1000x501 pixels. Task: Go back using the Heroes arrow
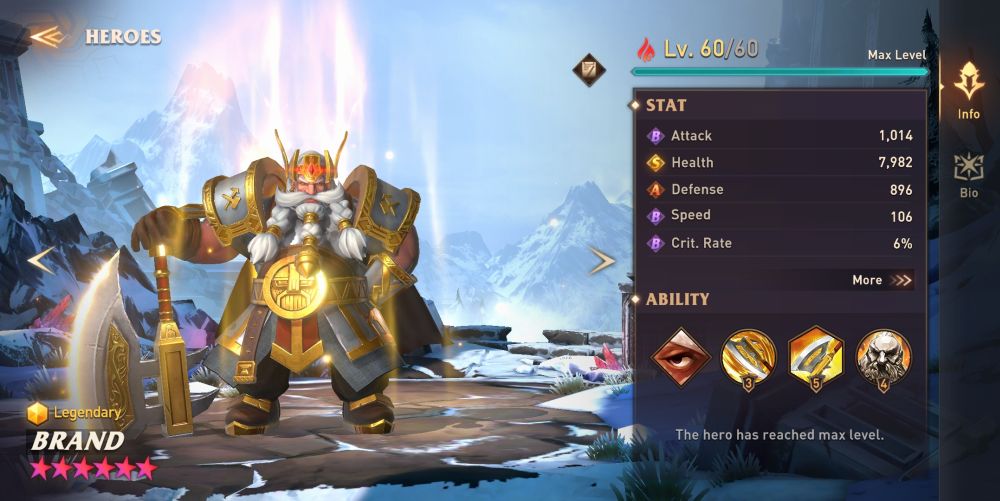tap(46, 37)
